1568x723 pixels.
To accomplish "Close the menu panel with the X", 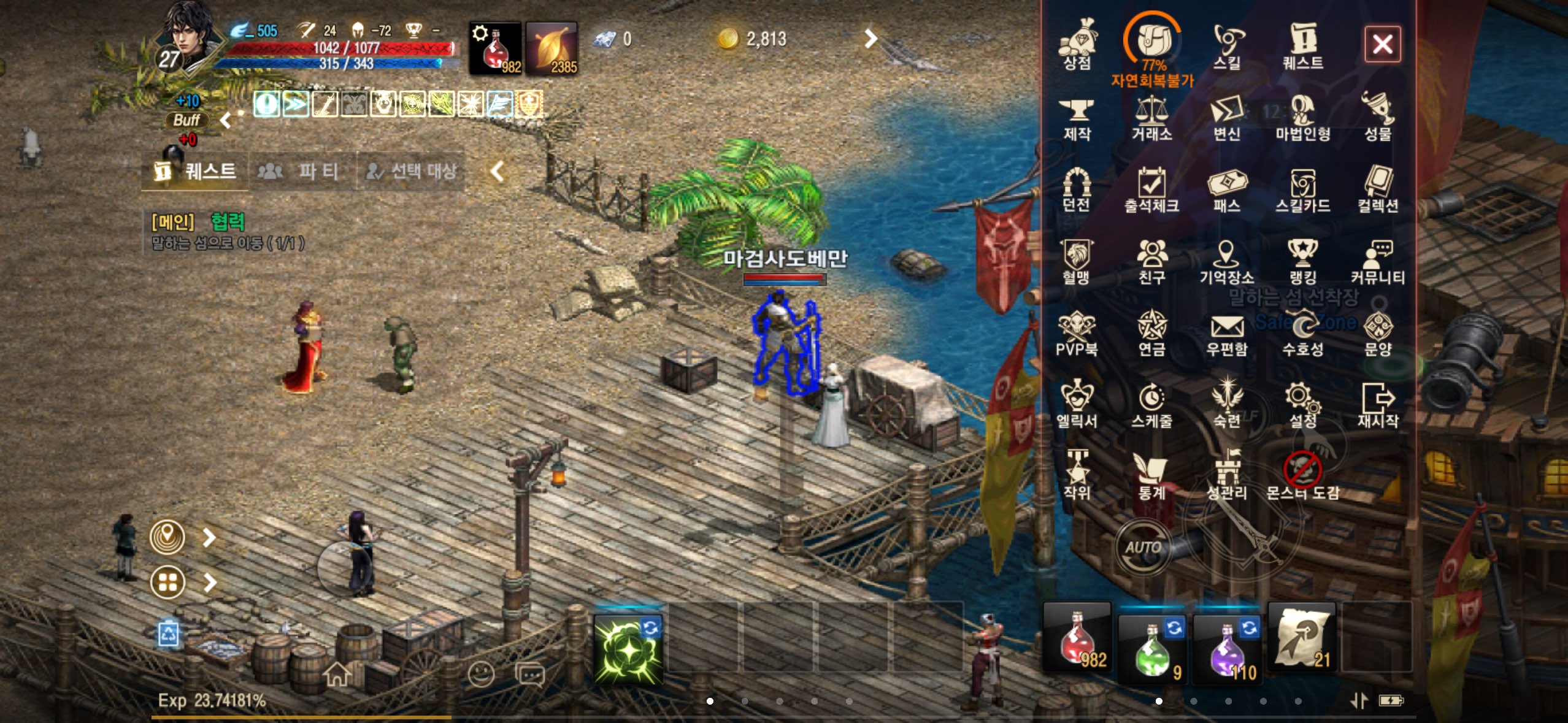I will tap(1382, 44).
